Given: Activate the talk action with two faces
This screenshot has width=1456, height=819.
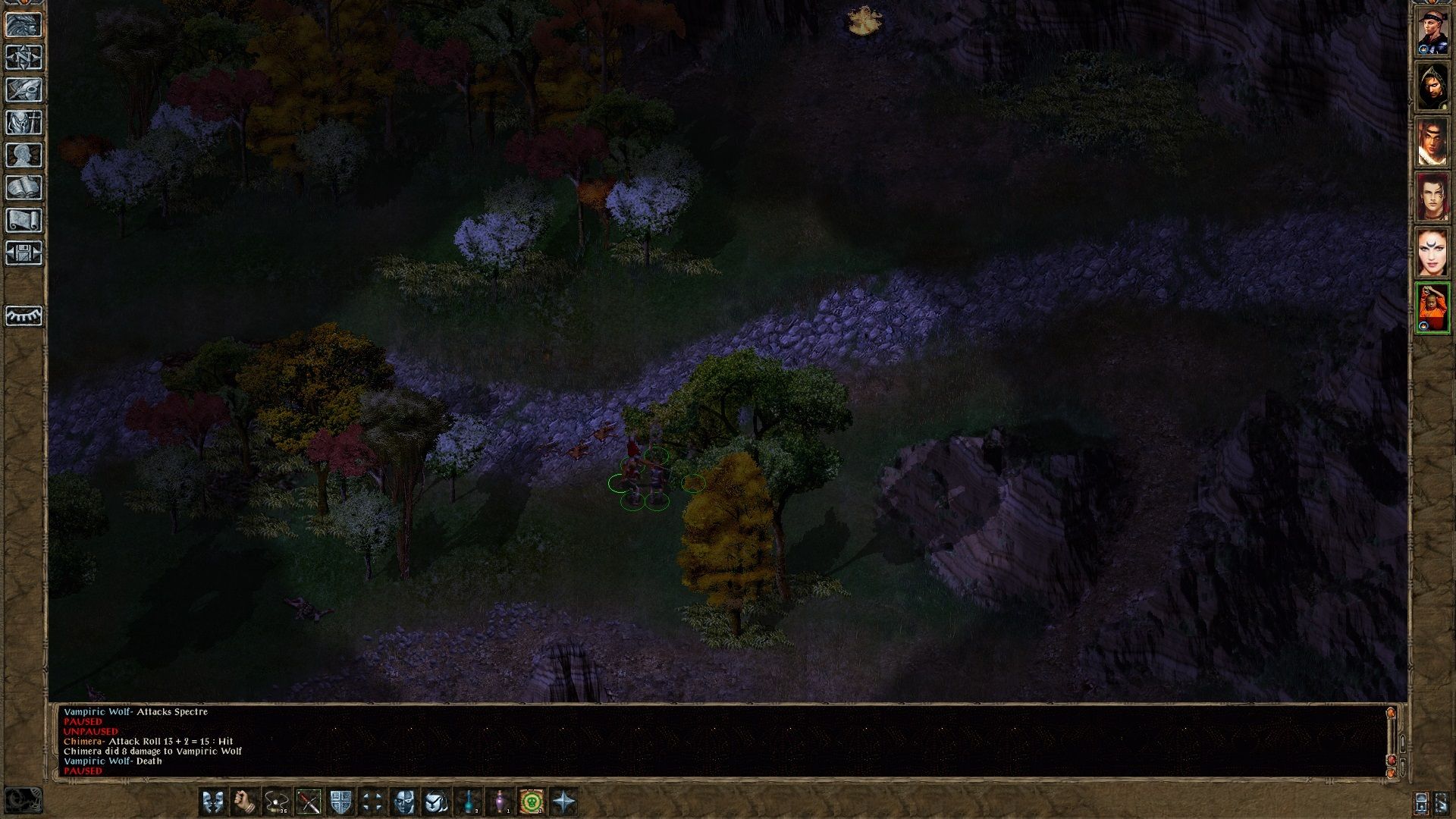Looking at the screenshot, I should click(213, 802).
